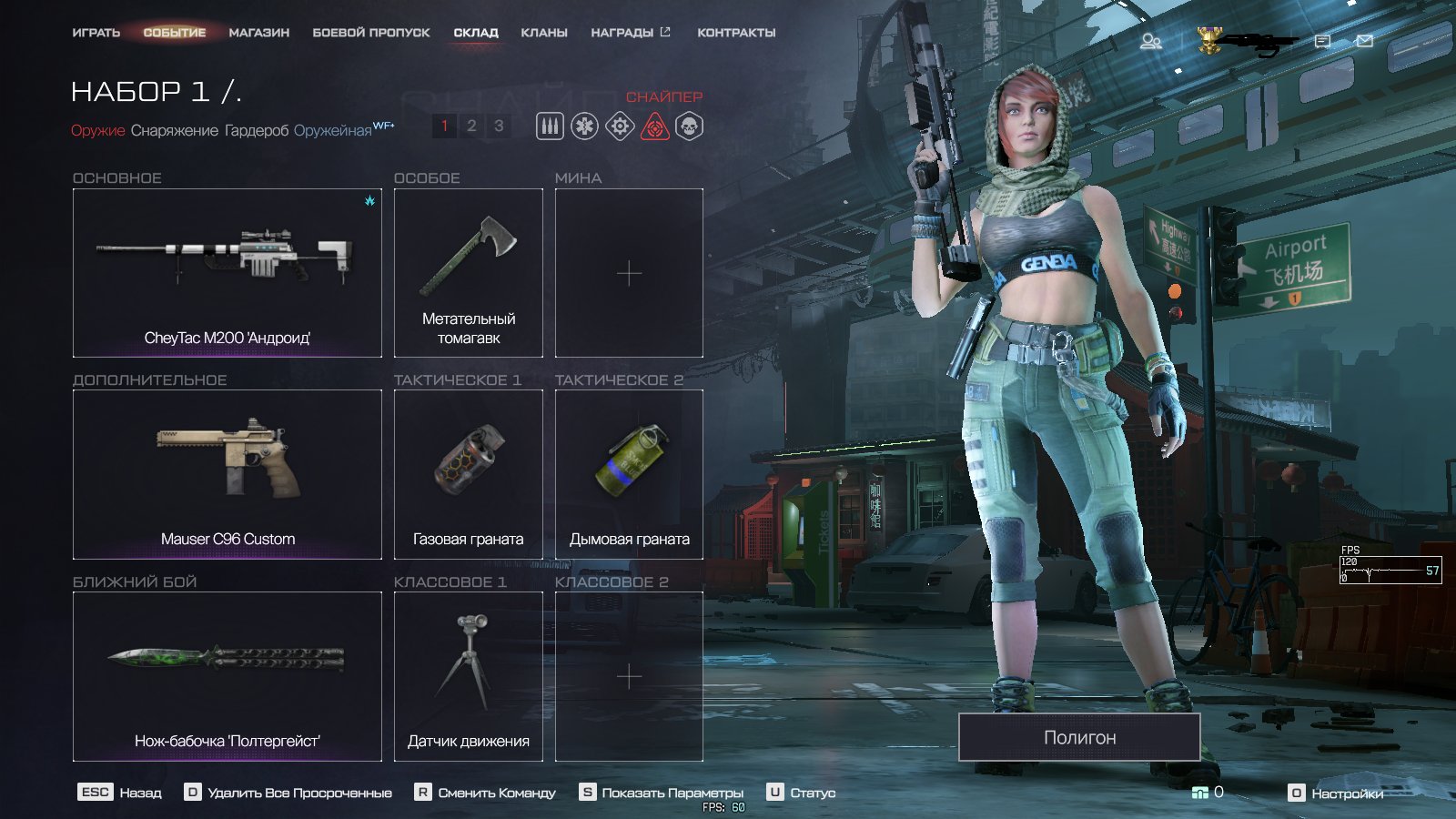The height and width of the screenshot is (819, 1456).
Task: Select the medic class icon
Action: tap(584, 126)
